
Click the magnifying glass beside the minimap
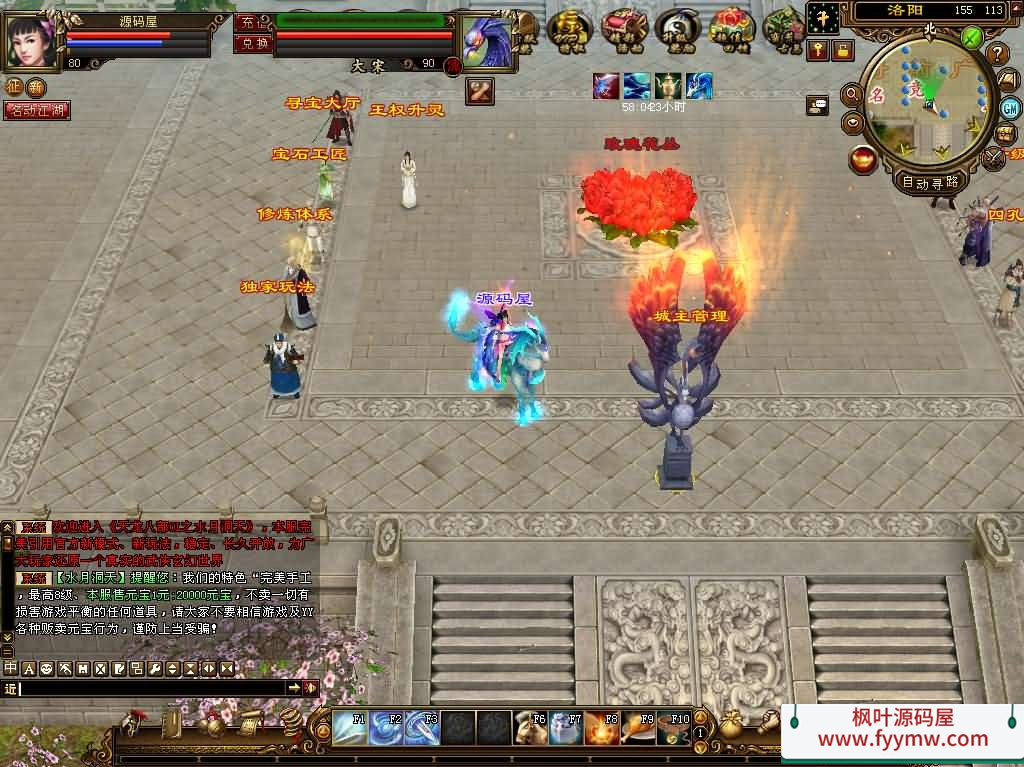(x=853, y=94)
